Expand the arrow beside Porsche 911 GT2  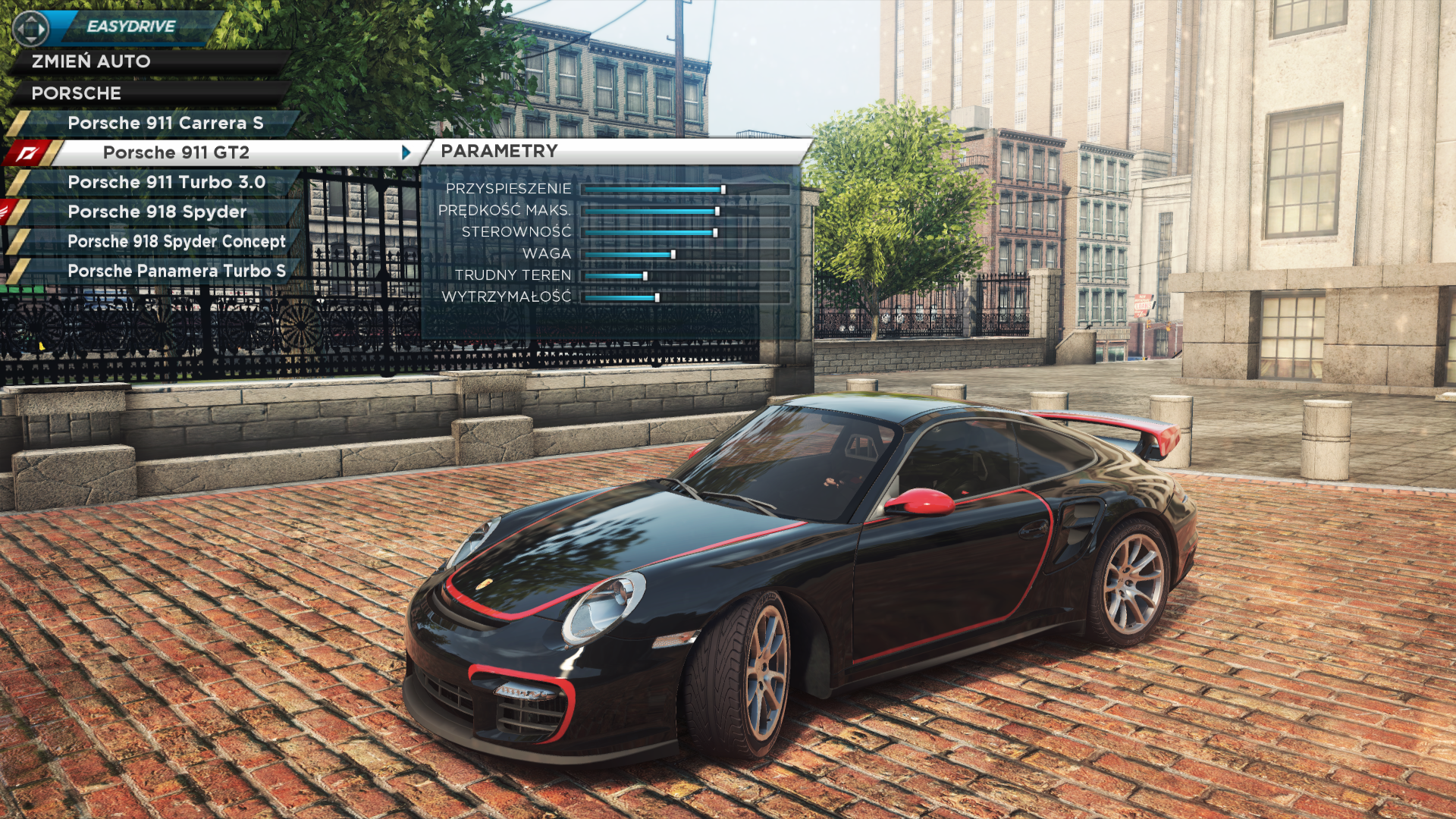(406, 152)
